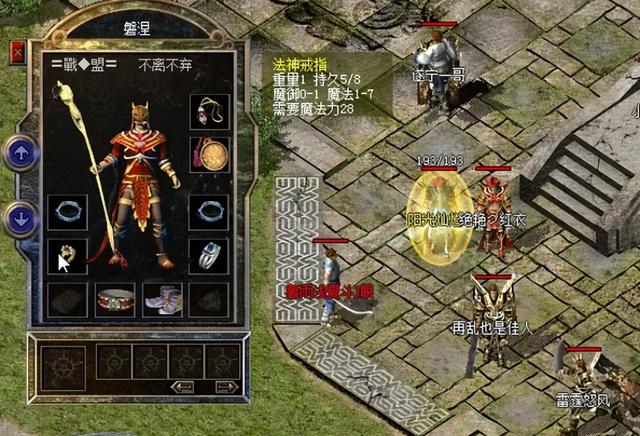Click the blue down arrow button
The width and height of the screenshot is (640, 436).
[x=21, y=215]
